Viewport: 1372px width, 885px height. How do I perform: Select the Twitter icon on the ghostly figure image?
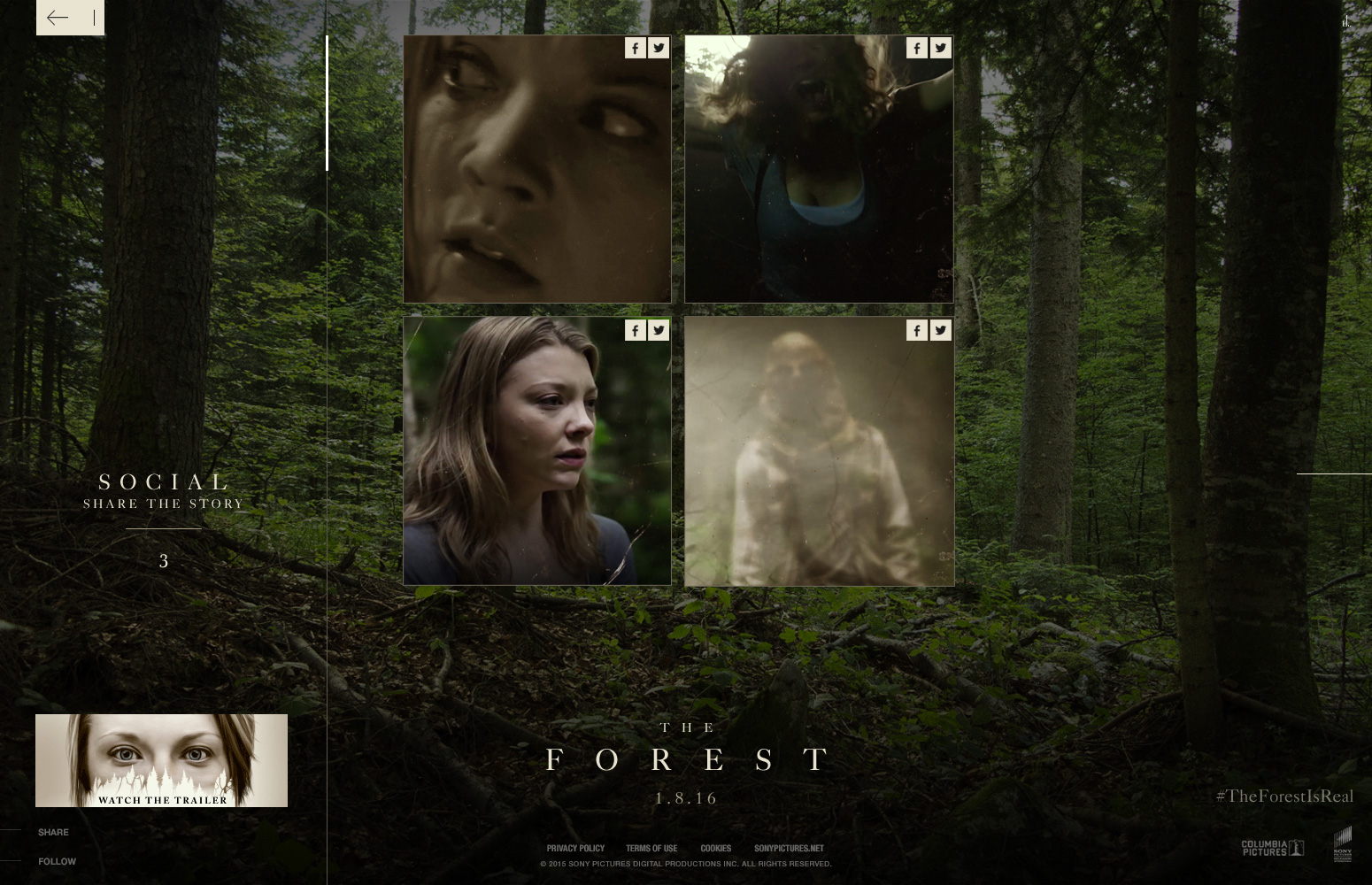click(x=941, y=329)
